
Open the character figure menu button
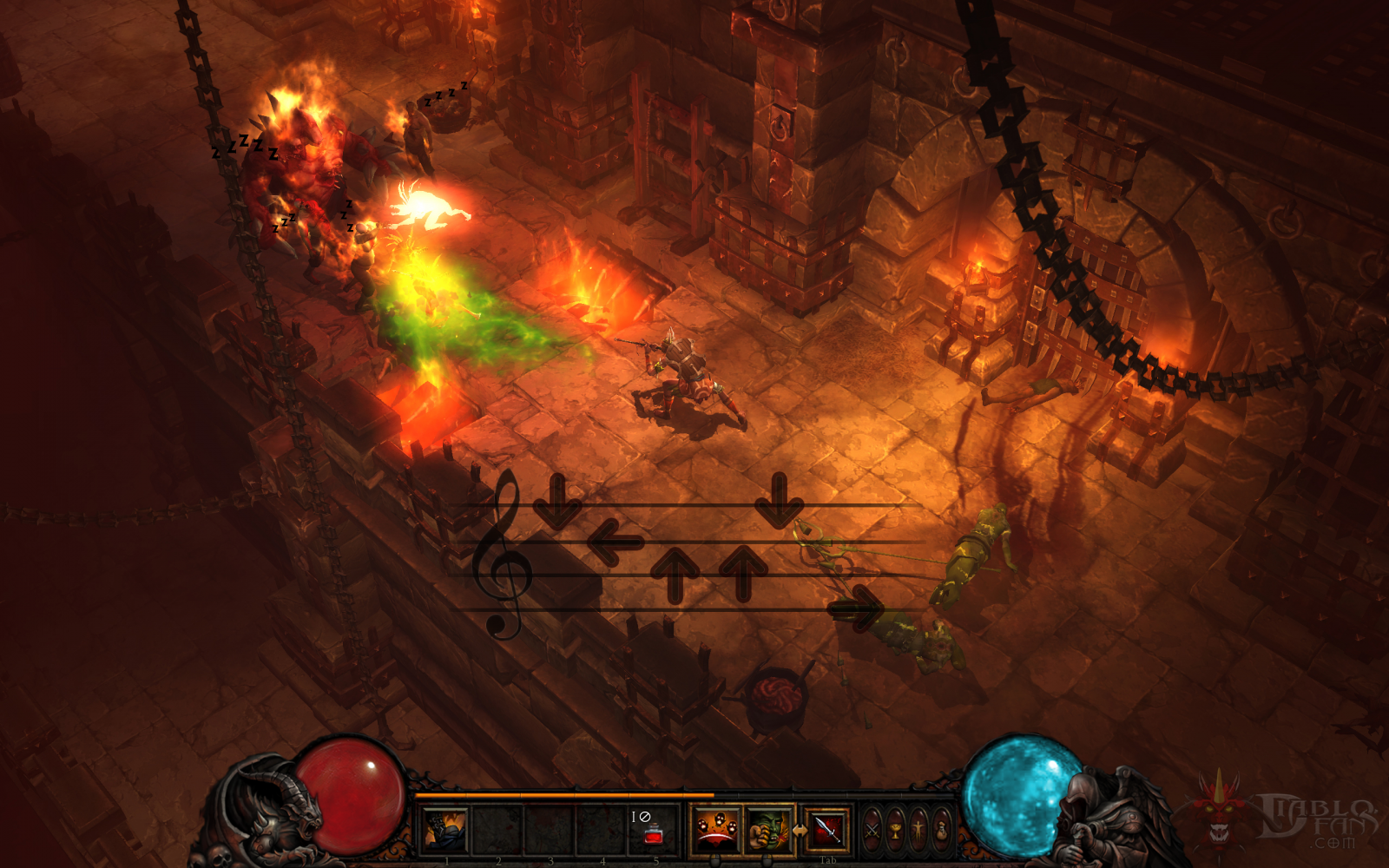[918, 831]
